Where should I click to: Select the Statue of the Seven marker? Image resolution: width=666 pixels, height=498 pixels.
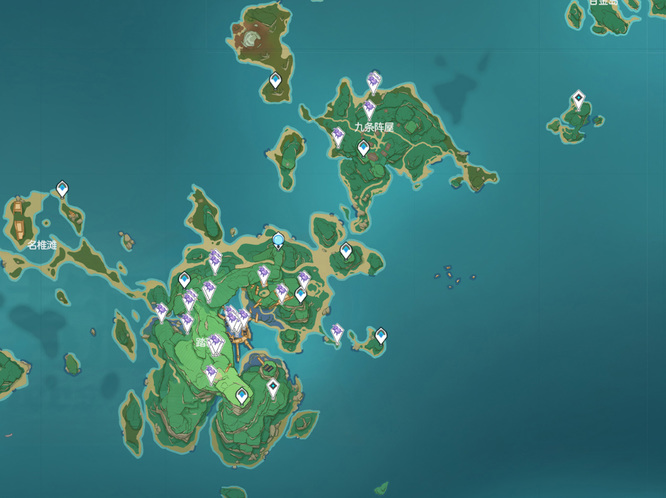point(279,240)
